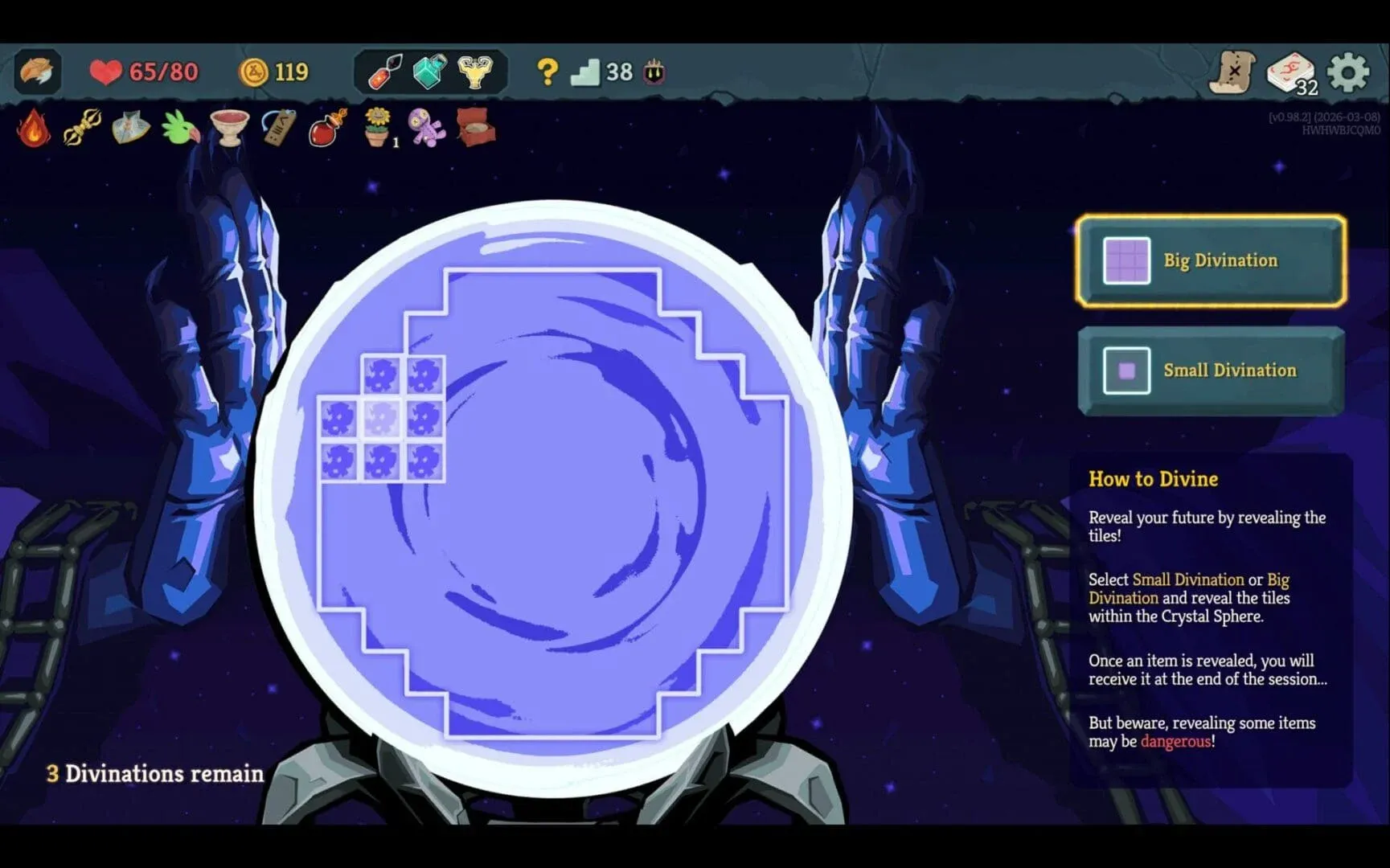Viewport: 1390px width, 868px height.
Task: Open the map scroll in the top right
Action: point(1236,72)
